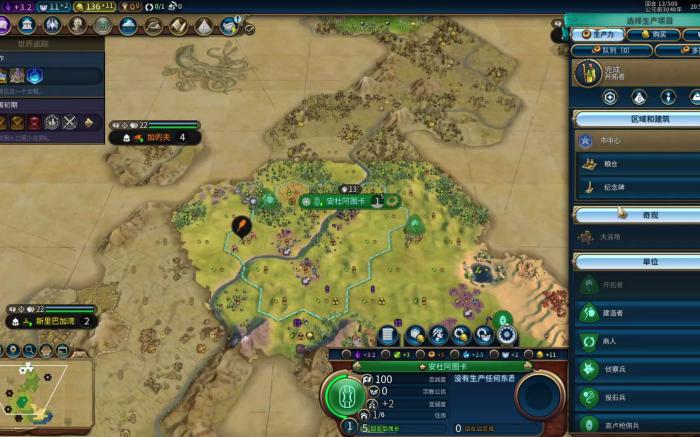Open the 队列 production queue tab

tap(612, 50)
